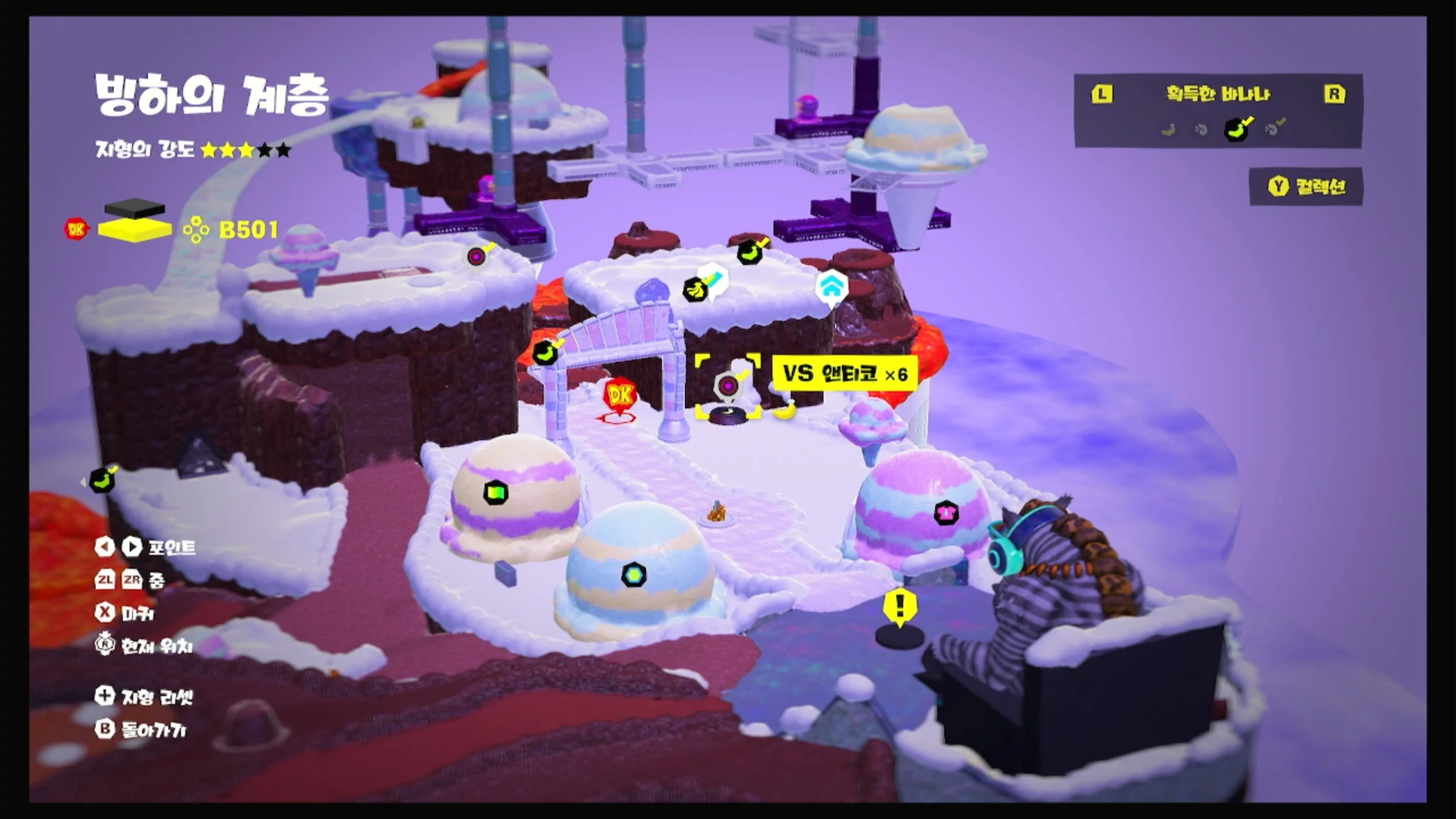Click the red DK current-location marker
1456x819 pixels.
point(619,395)
